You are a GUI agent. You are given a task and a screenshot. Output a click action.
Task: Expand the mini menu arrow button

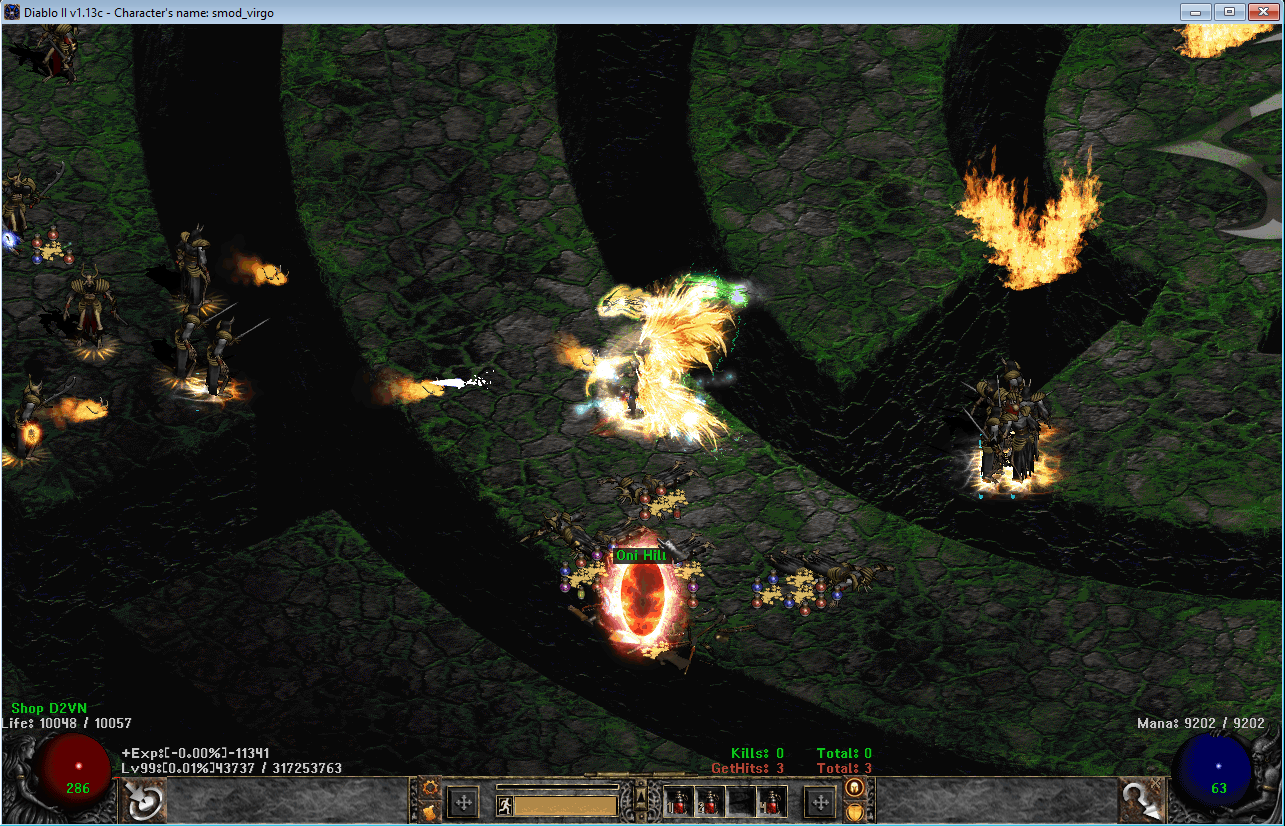tap(641, 796)
